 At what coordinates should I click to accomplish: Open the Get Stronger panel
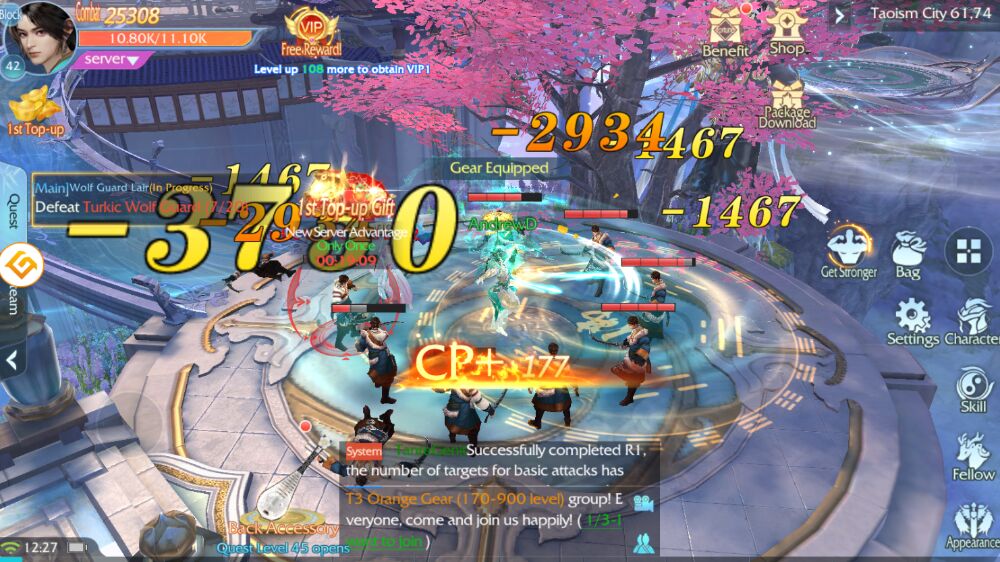click(848, 251)
